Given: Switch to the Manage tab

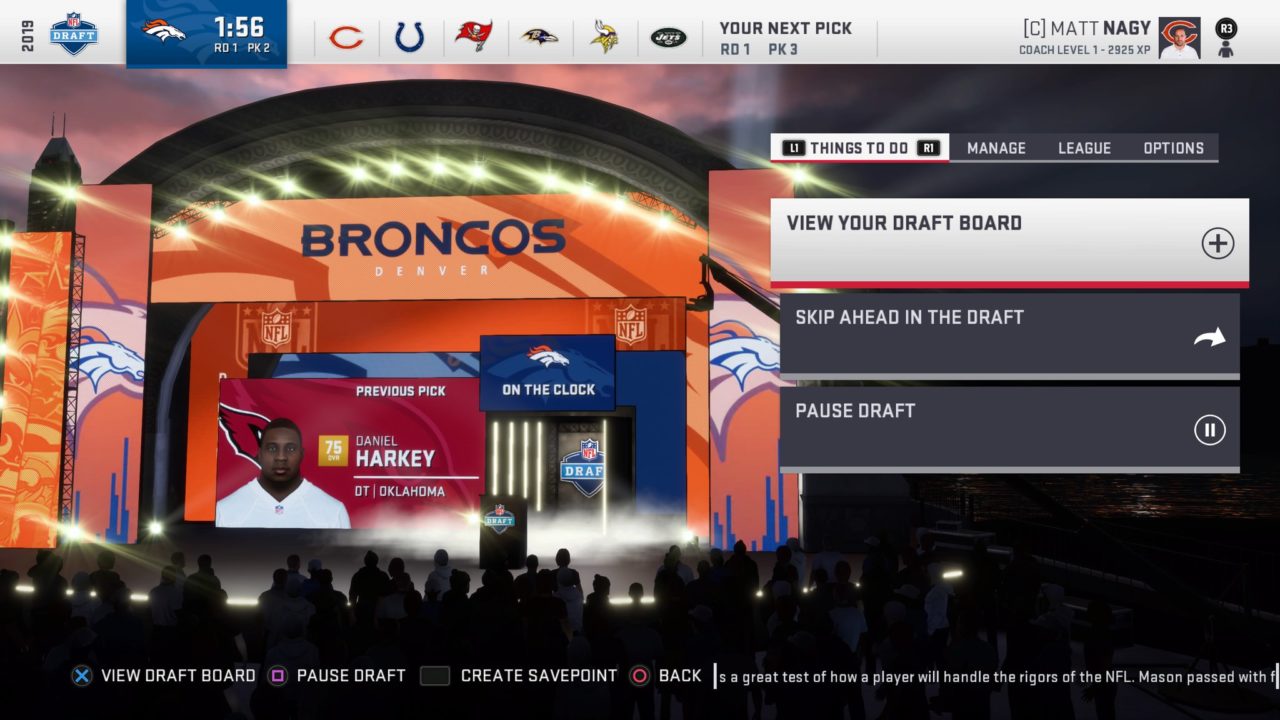Looking at the screenshot, I should (x=996, y=148).
